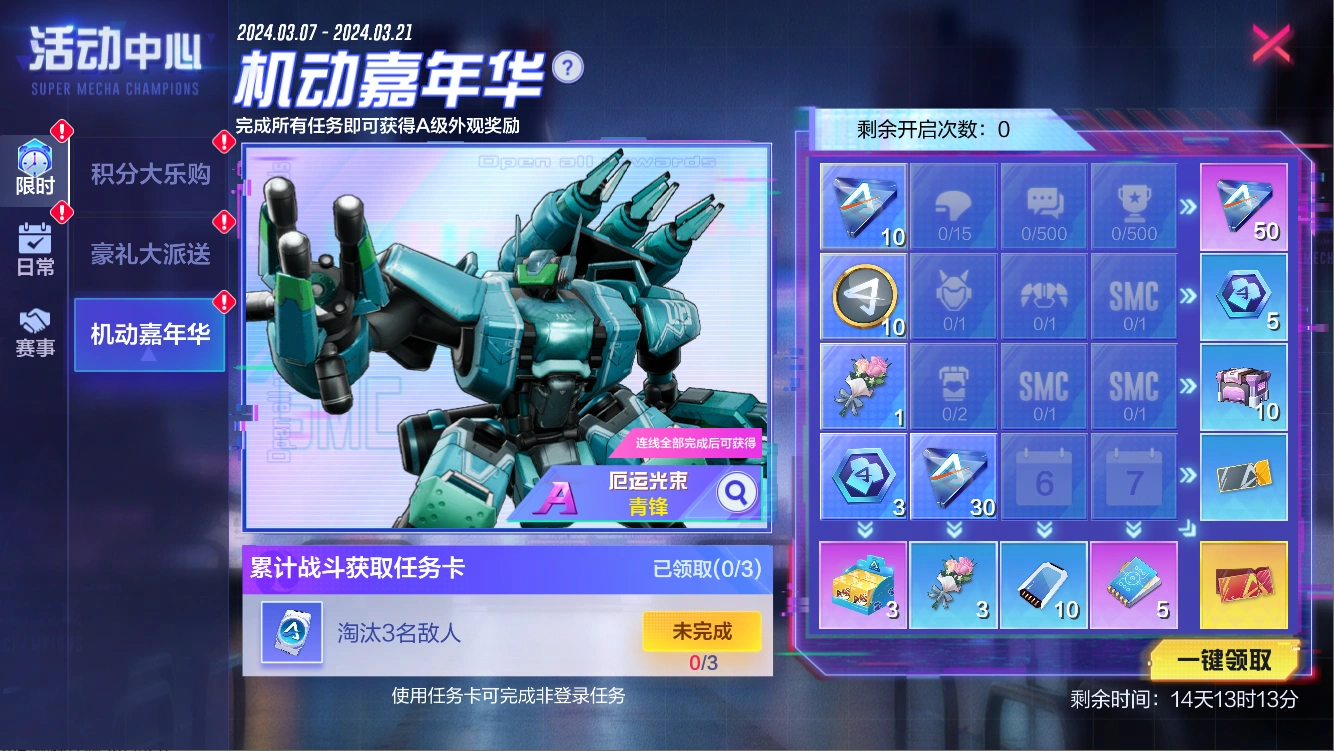
Task: Click the gold coin task icon showing 10
Action: 863,296
